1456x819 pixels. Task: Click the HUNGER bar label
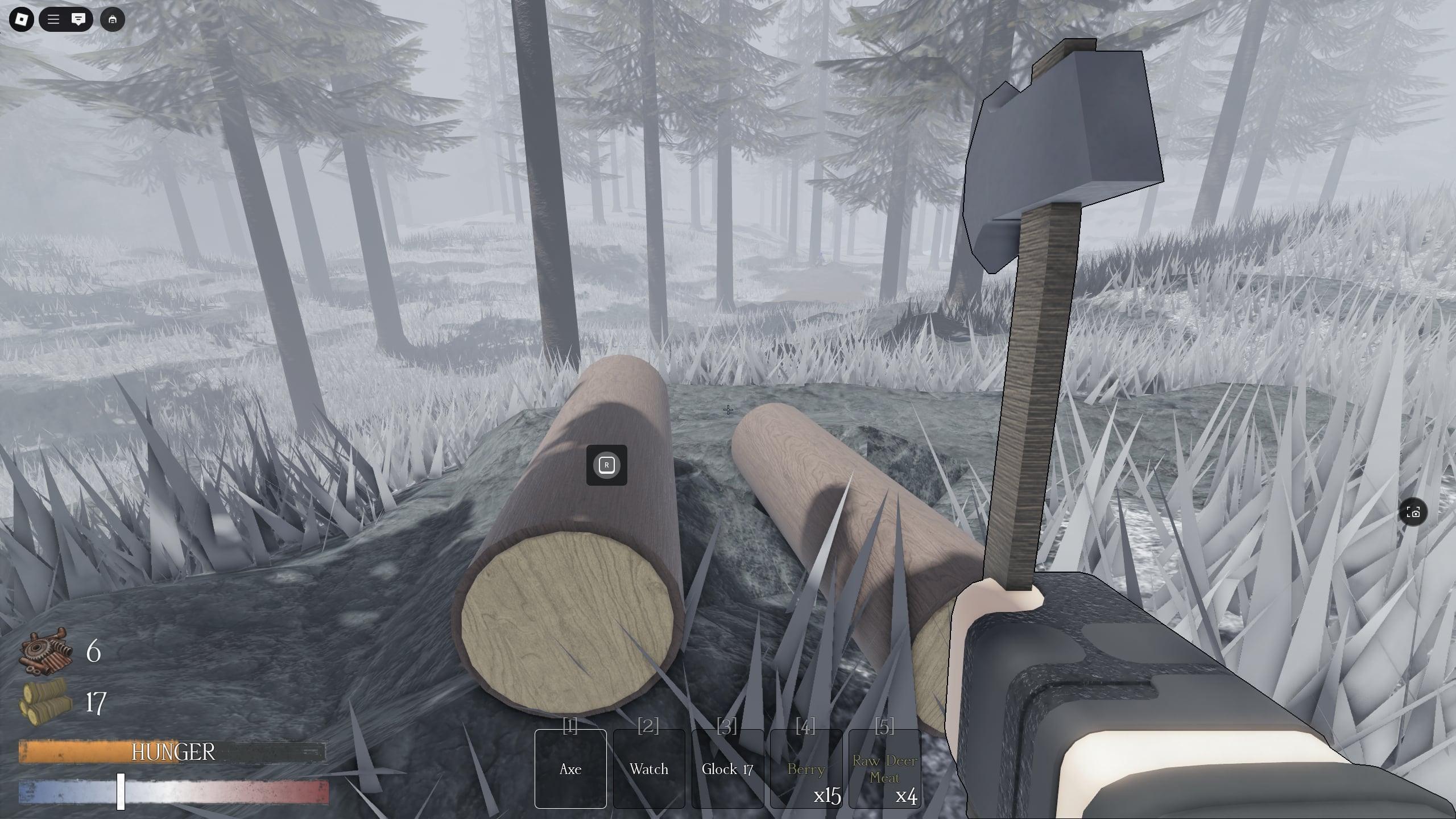[172, 752]
